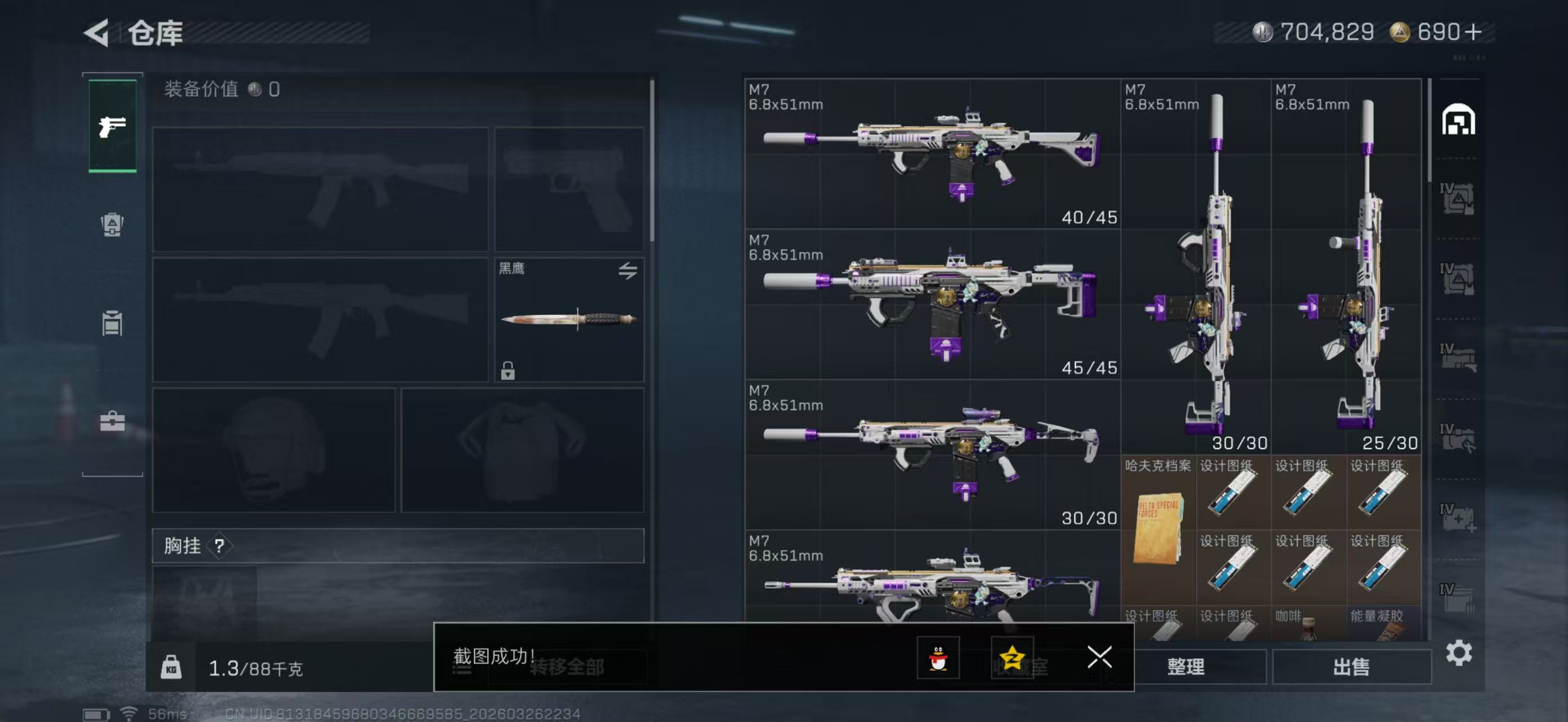Close the 截图成功 screenshot notification

coord(1099,657)
